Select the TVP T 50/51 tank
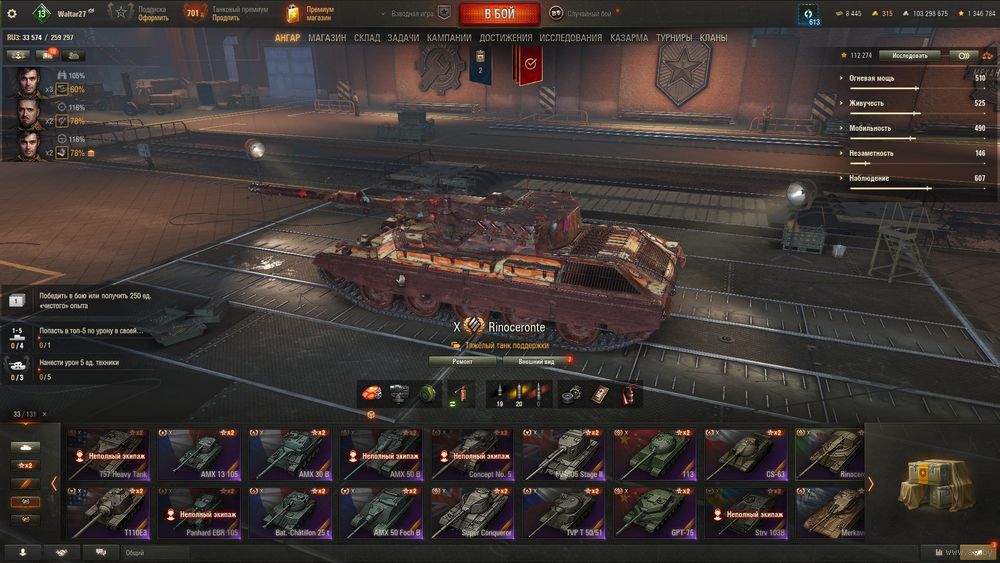1000x563 pixels. click(x=563, y=514)
